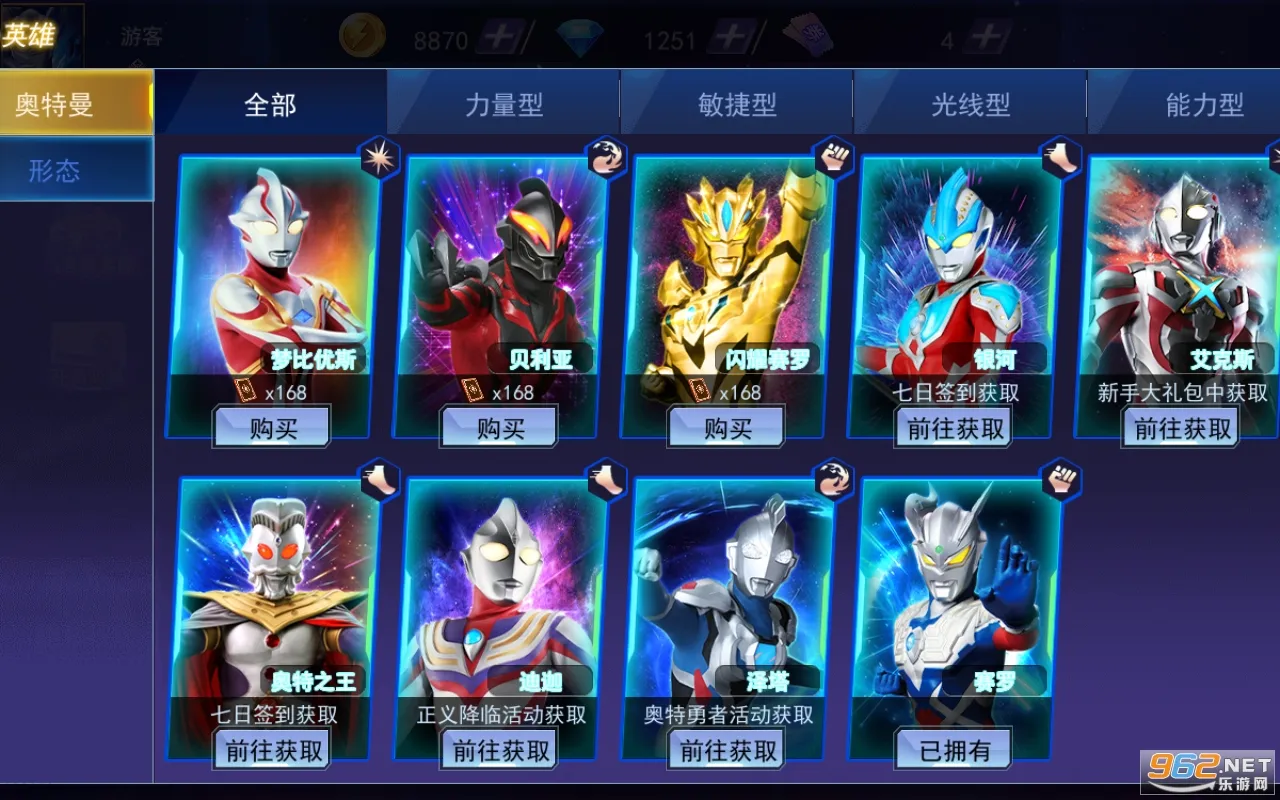Click the ticket icon in the top currency bar
The height and width of the screenshot is (800, 1280).
click(x=812, y=33)
